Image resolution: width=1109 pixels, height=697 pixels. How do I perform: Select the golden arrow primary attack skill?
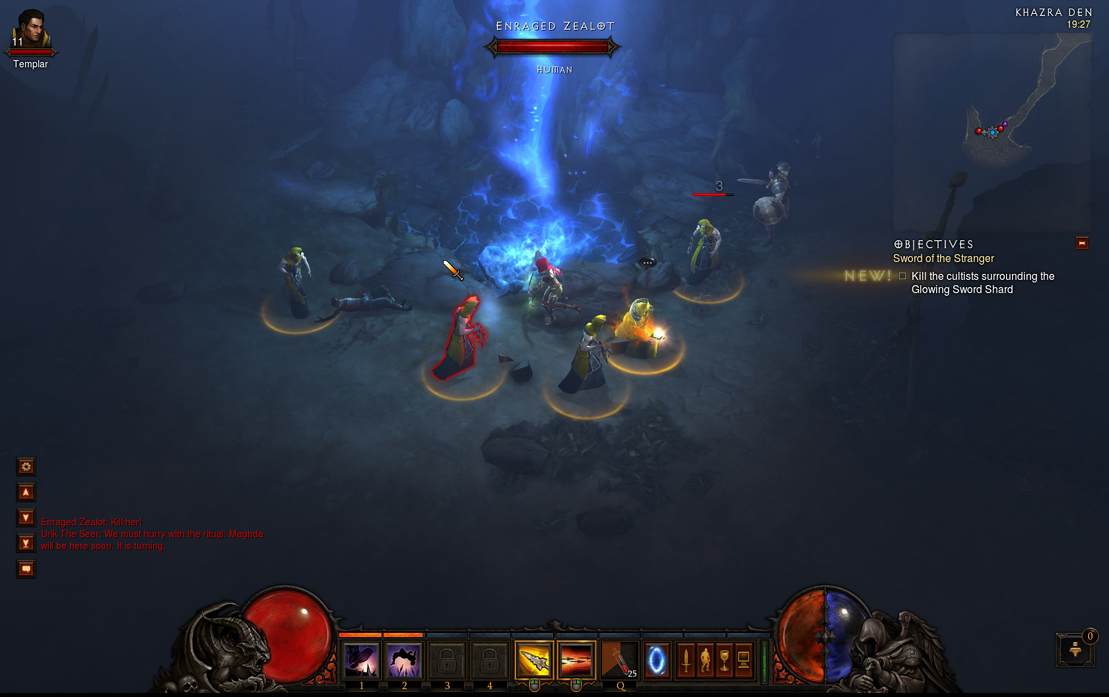click(x=534, y=660)
